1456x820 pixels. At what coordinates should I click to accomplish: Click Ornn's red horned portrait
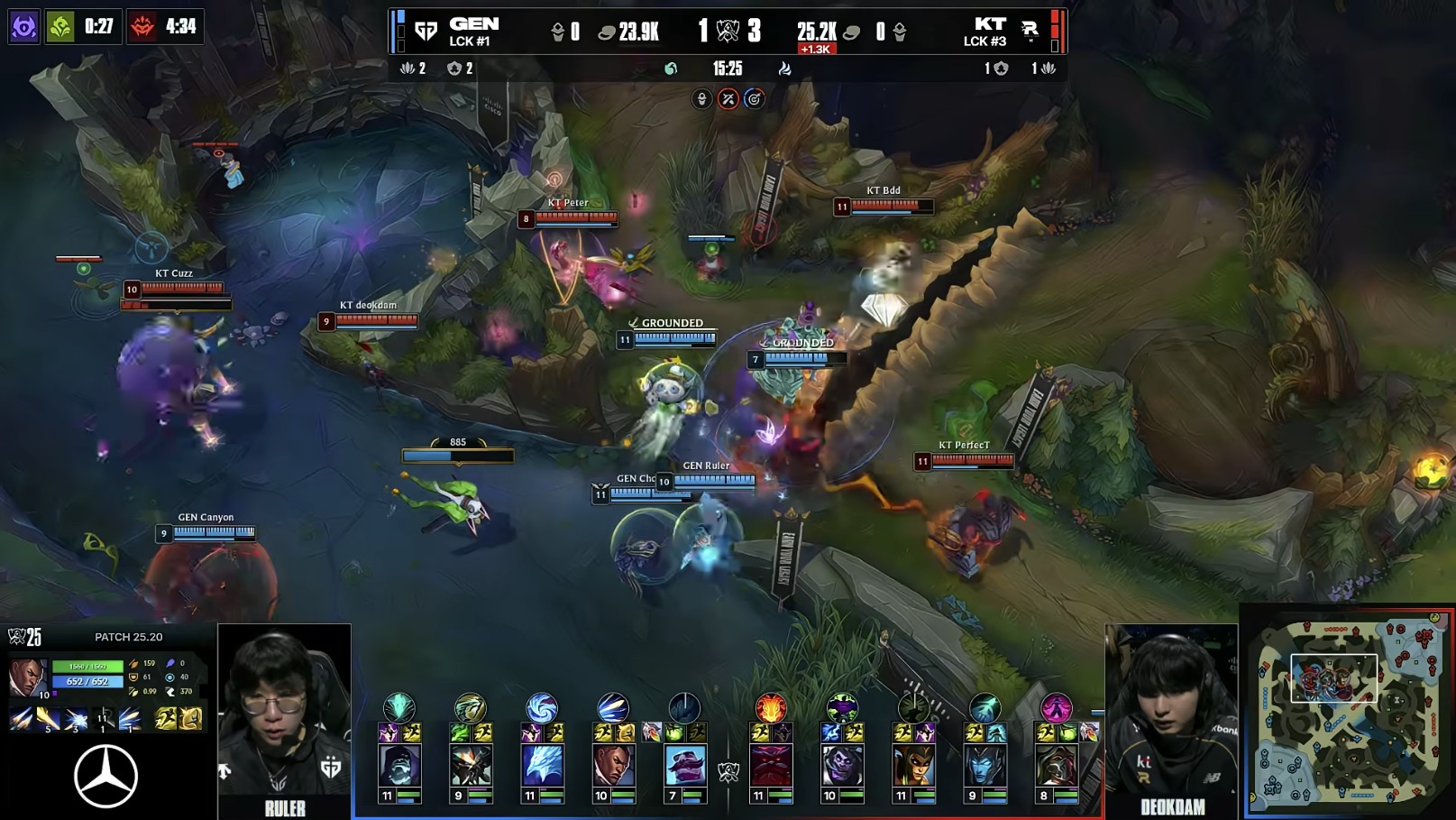pos(771,765)
